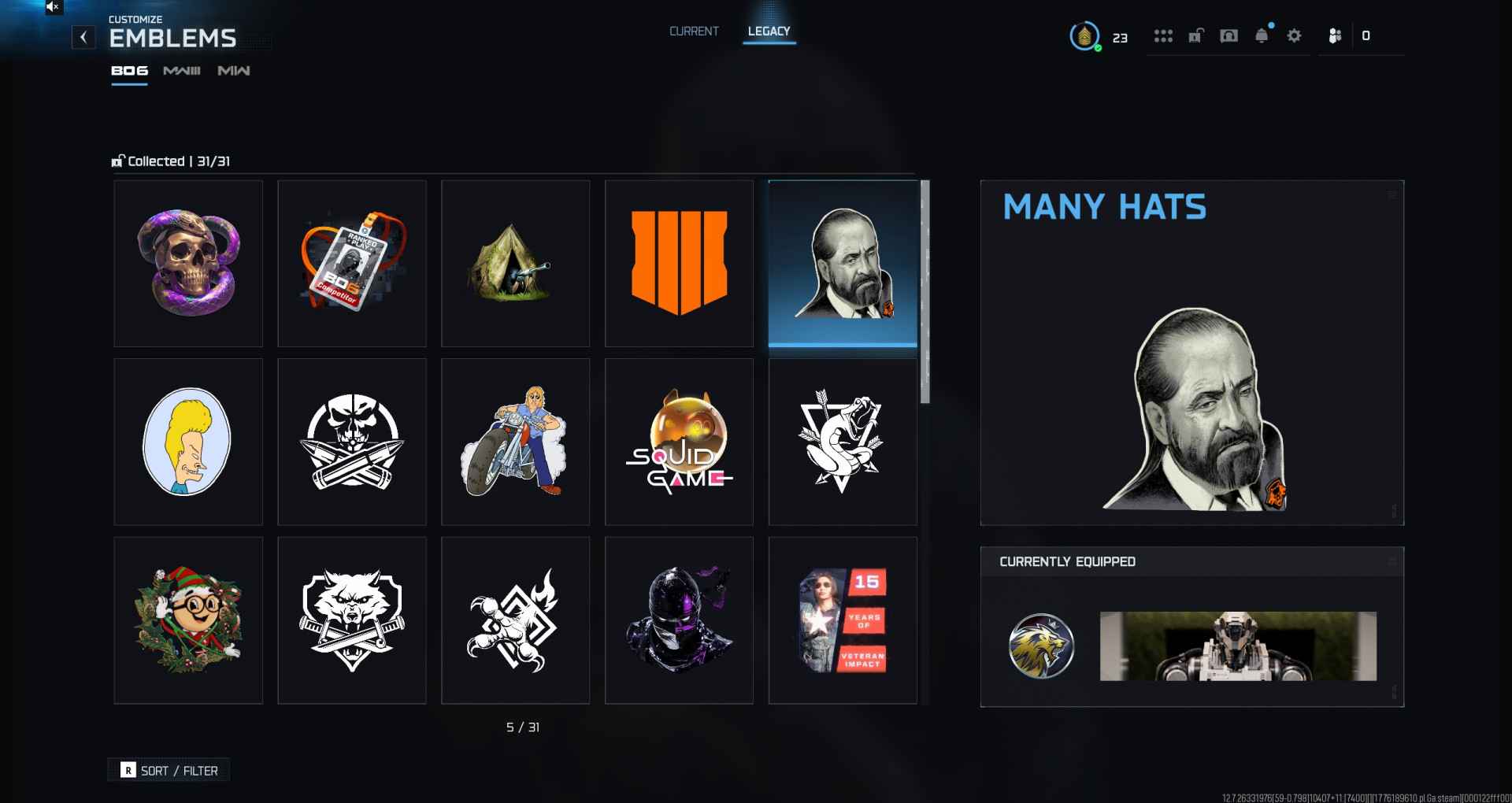Select the Black Ops 4 orange logo emblem
Viewport: 1512px width, 803px height.
point(679,263)
